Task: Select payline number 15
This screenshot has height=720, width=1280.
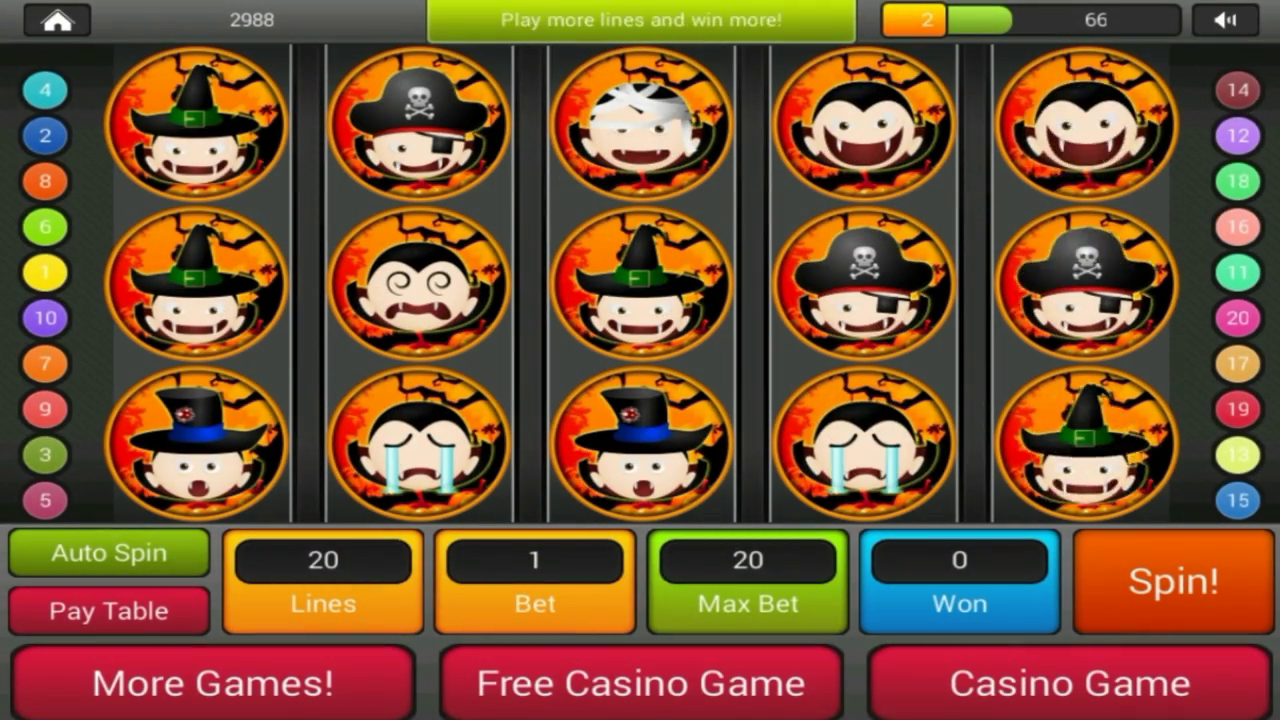Action: [1237, 500]
